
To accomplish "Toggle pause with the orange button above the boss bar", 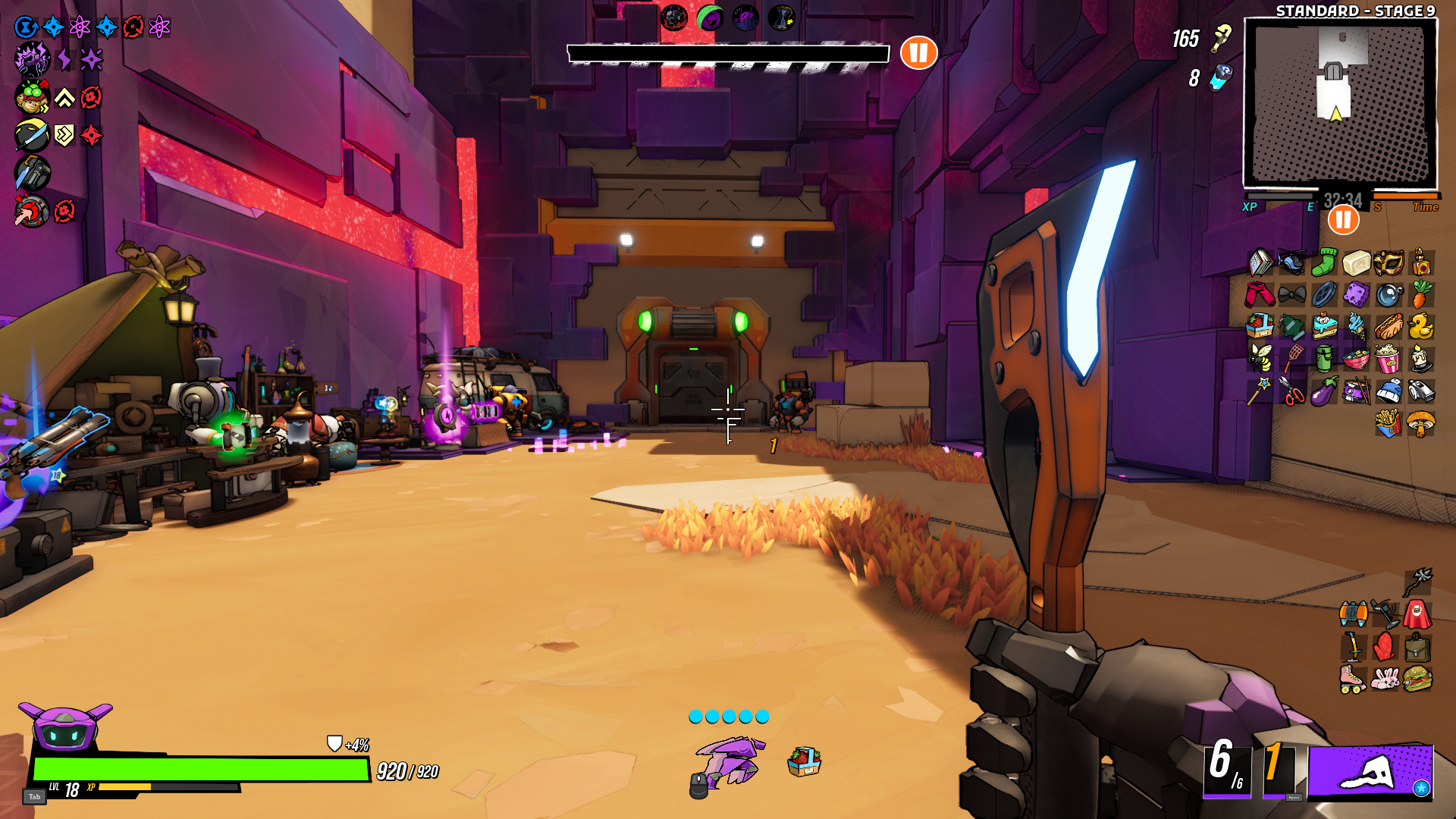I will pyautogui.click(x=919, y=53).
